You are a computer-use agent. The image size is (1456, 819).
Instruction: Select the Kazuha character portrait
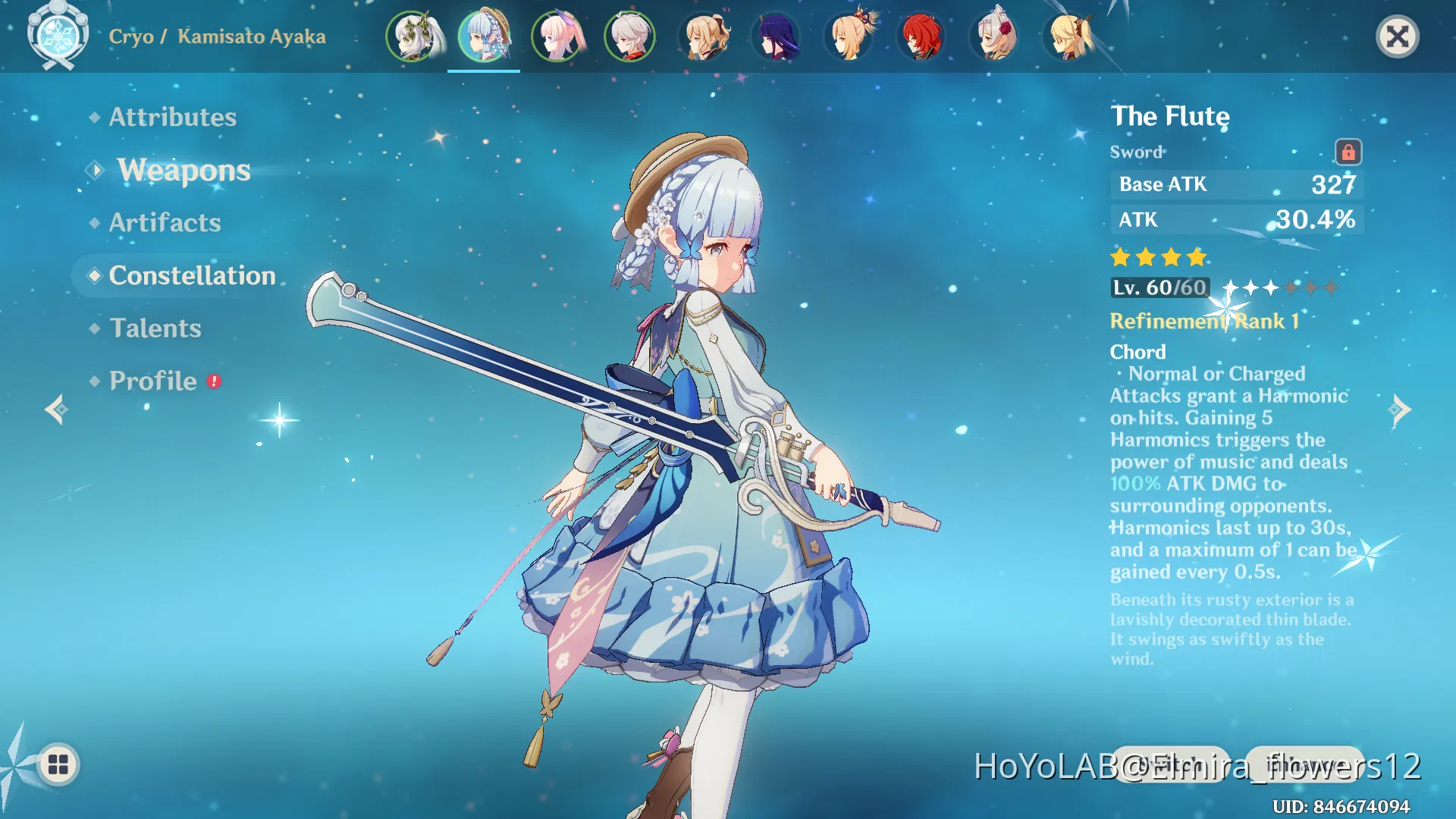tap(630, 36)
